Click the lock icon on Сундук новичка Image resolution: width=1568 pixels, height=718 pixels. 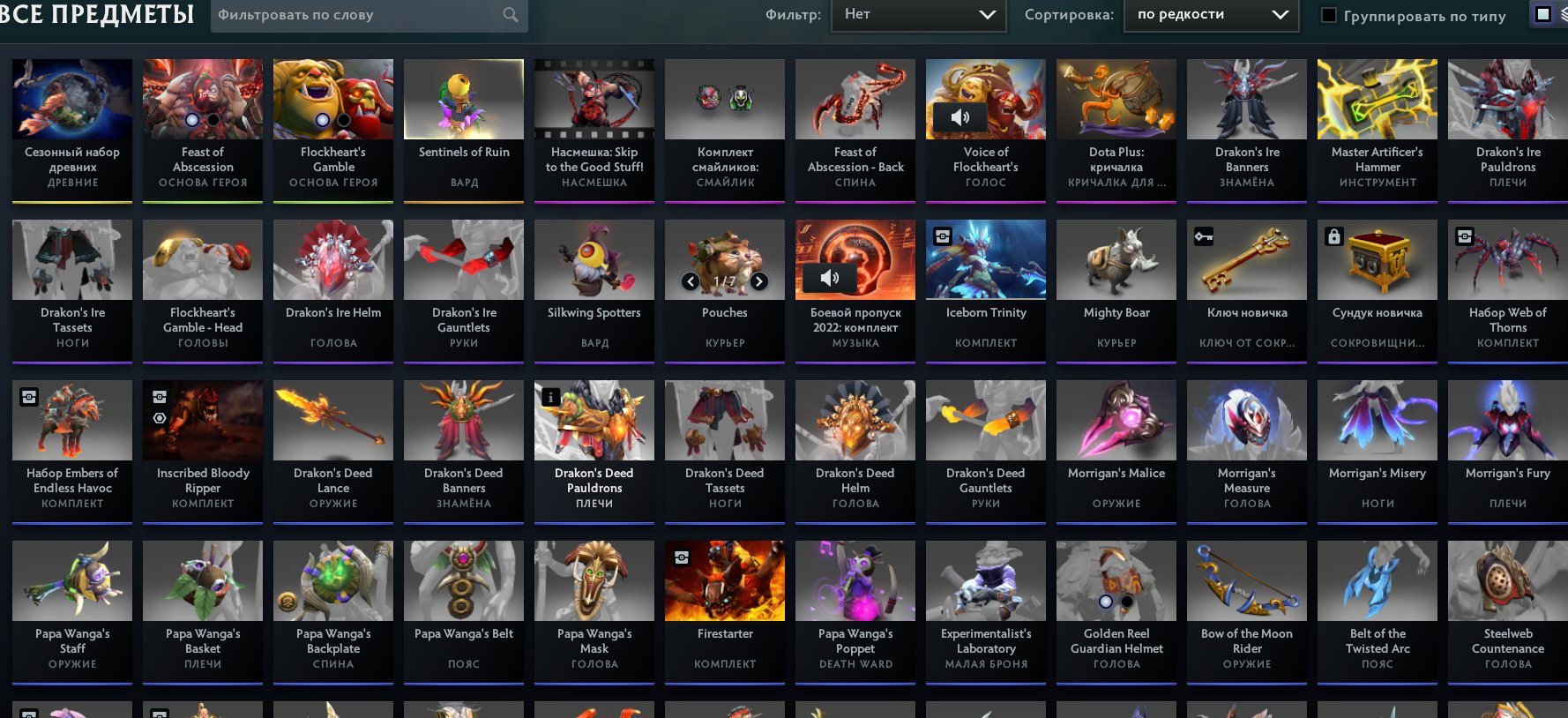coord(1335,236)
